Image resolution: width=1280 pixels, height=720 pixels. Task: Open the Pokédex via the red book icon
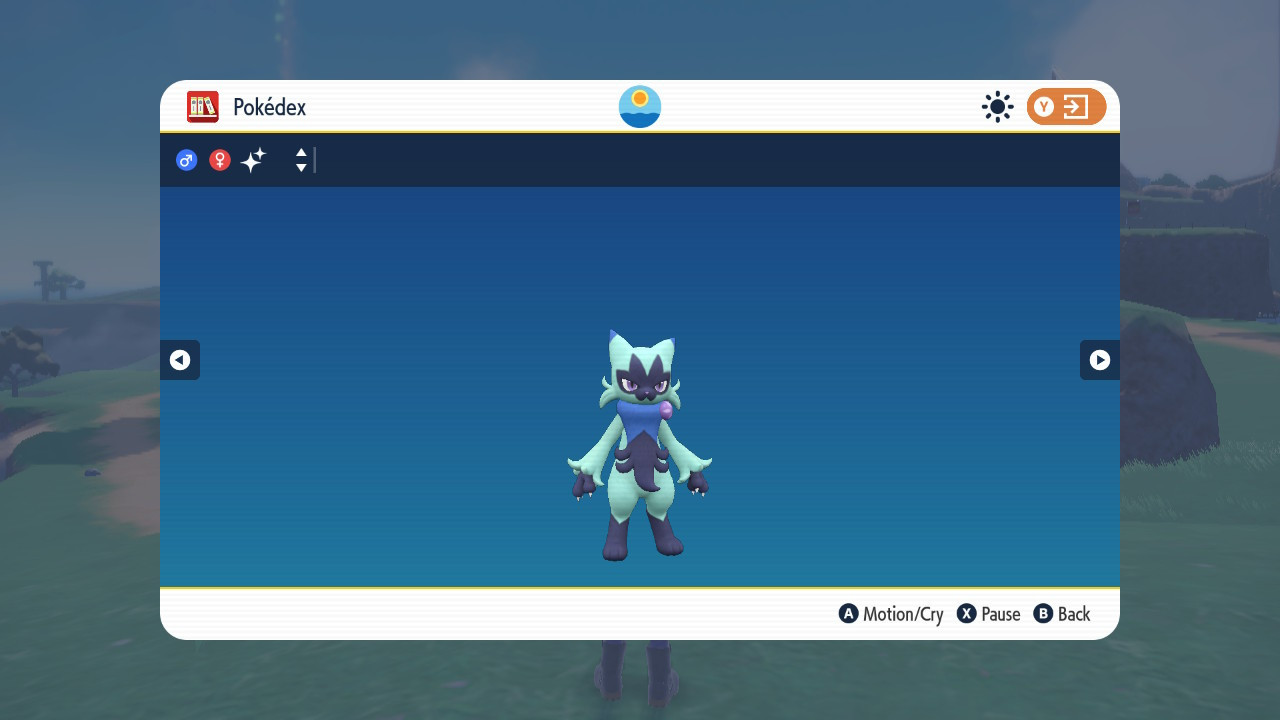pos(202,107)
